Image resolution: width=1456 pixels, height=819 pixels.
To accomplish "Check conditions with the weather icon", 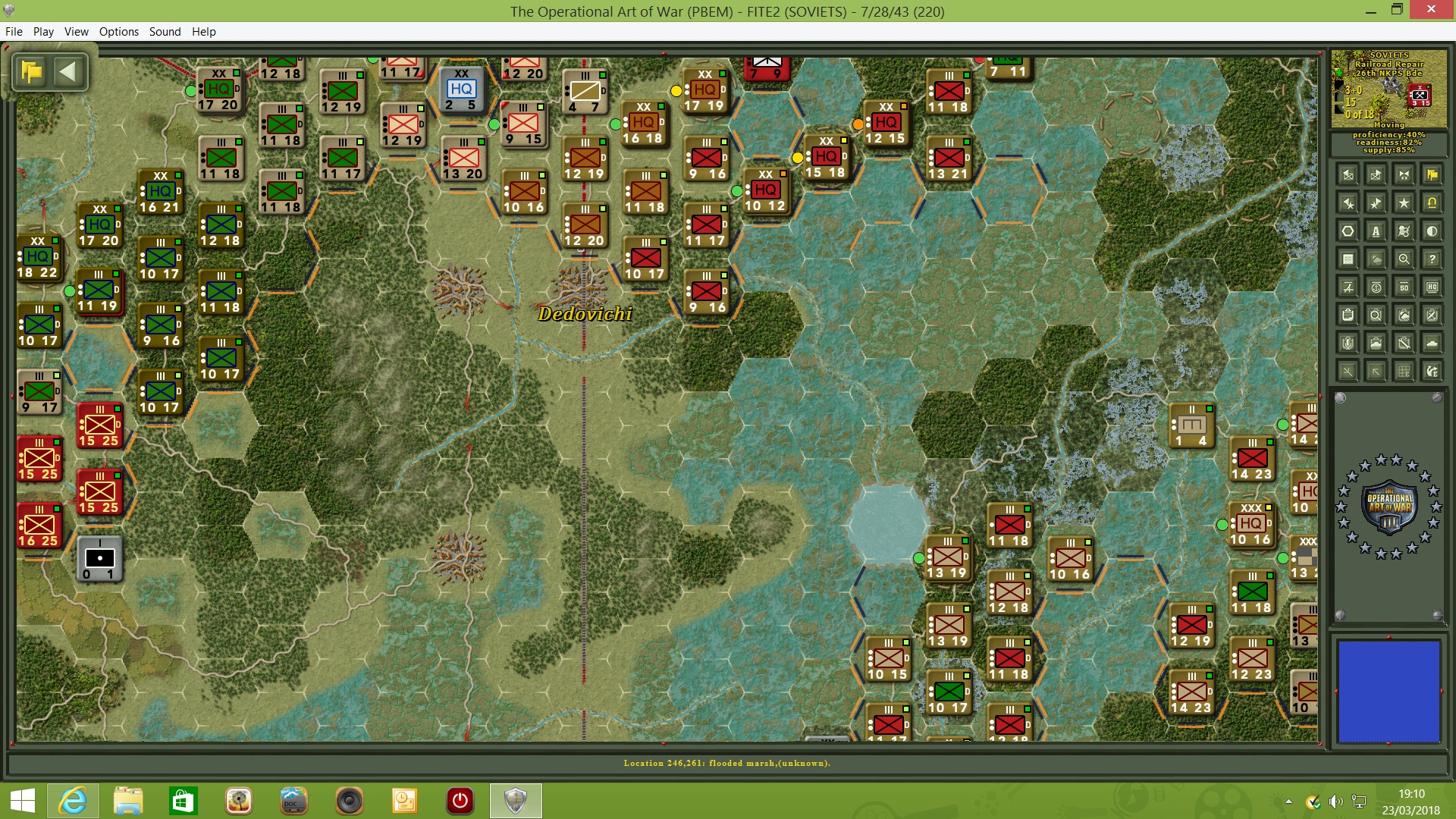I will point(1375,258).
